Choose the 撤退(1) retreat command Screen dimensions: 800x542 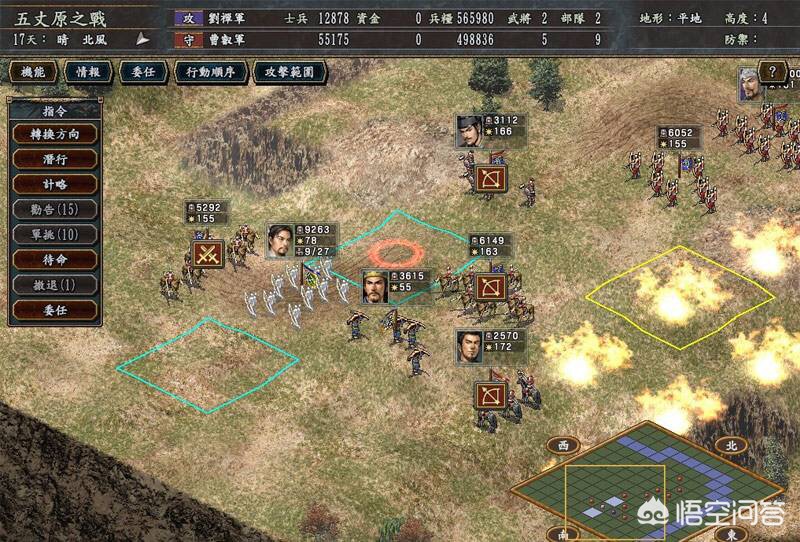click(54, 284)
